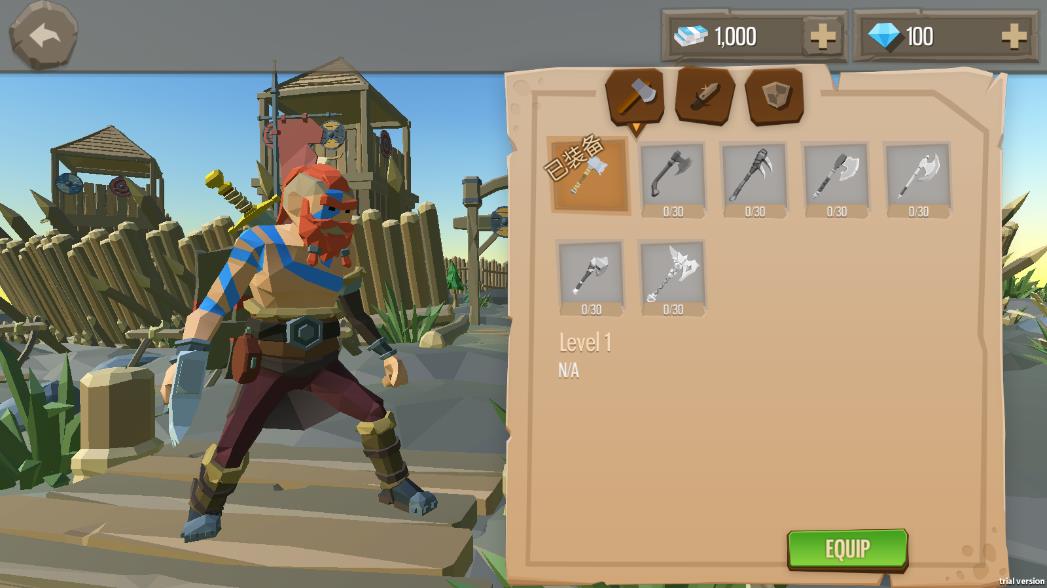The width and height of the screenshot is (1047, 588).
Task: Show the shield category tab
Action: 774,96
